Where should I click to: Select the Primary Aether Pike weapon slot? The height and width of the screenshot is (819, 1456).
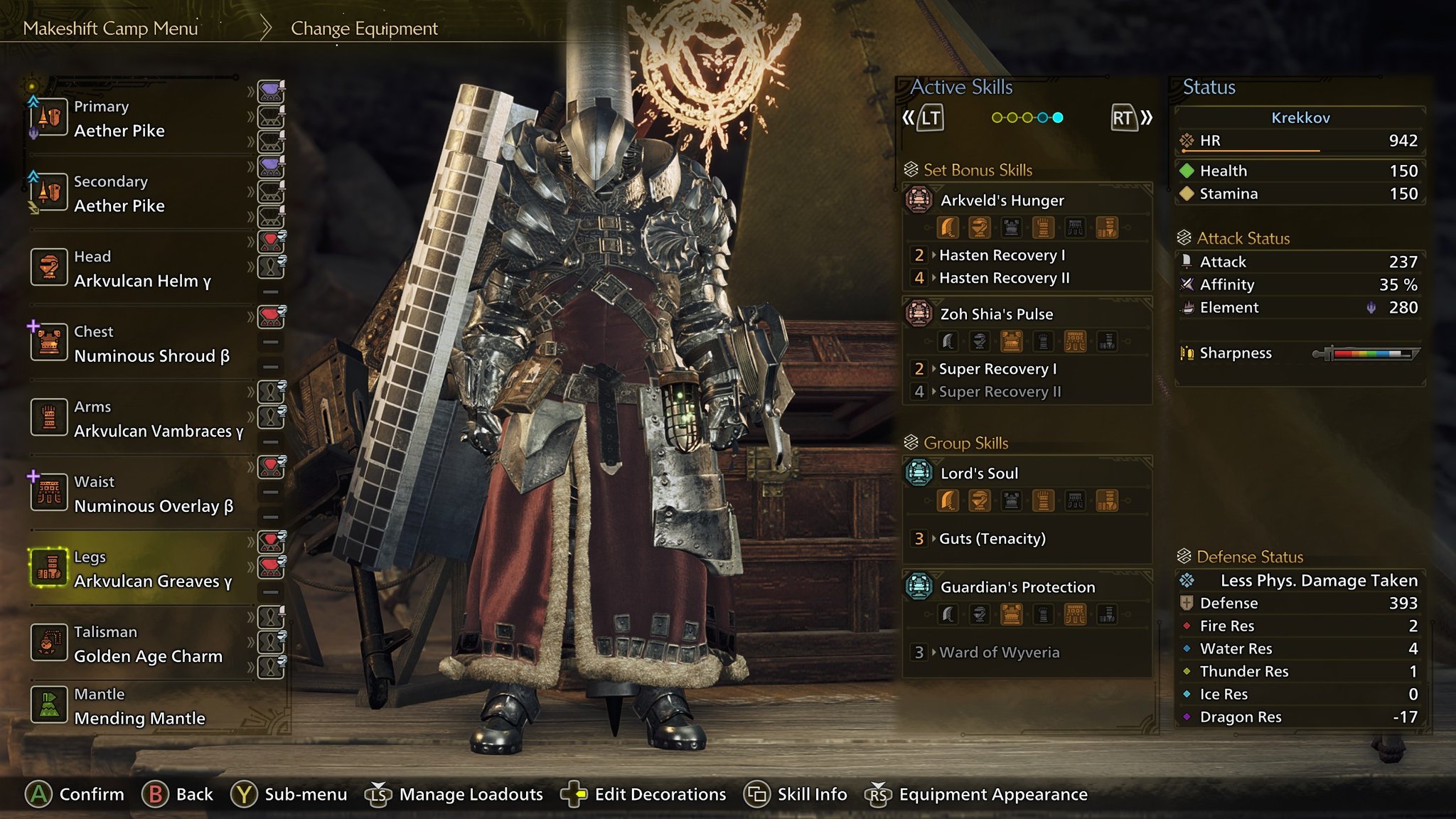[x=119, y=119]
